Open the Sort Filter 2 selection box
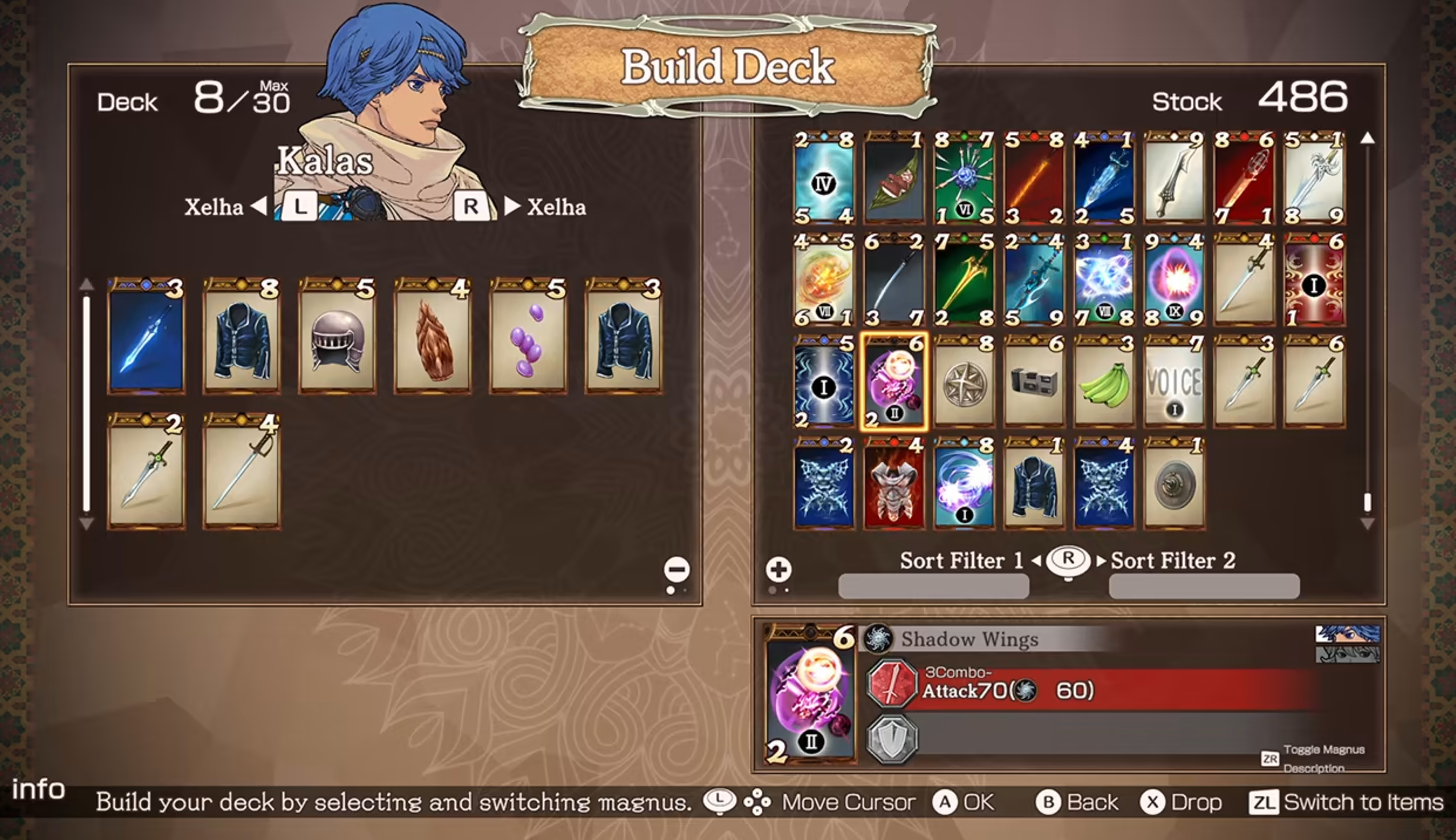Viewport: 1456px width, 840px height. coord(1204,586)
